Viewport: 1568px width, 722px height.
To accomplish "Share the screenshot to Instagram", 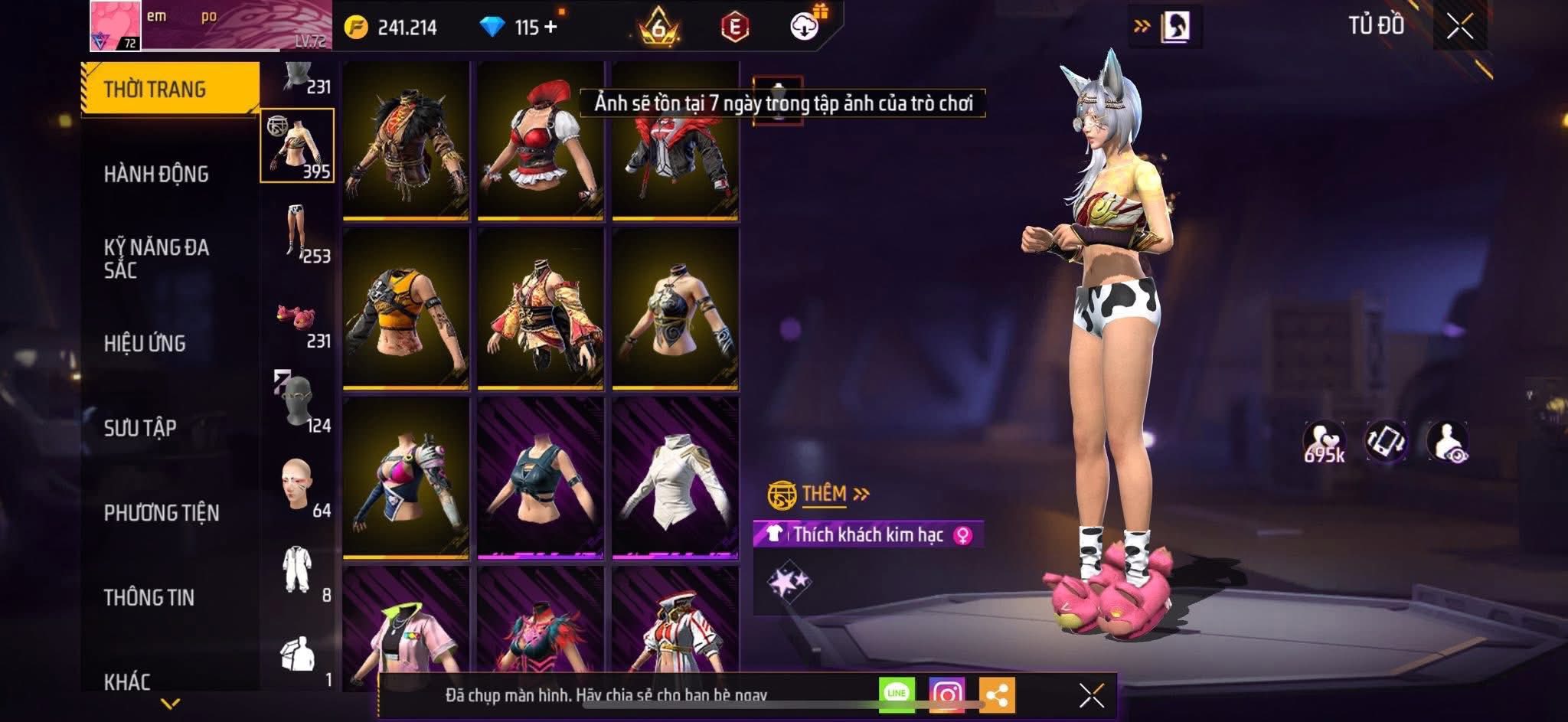I will tap(946, 694).
